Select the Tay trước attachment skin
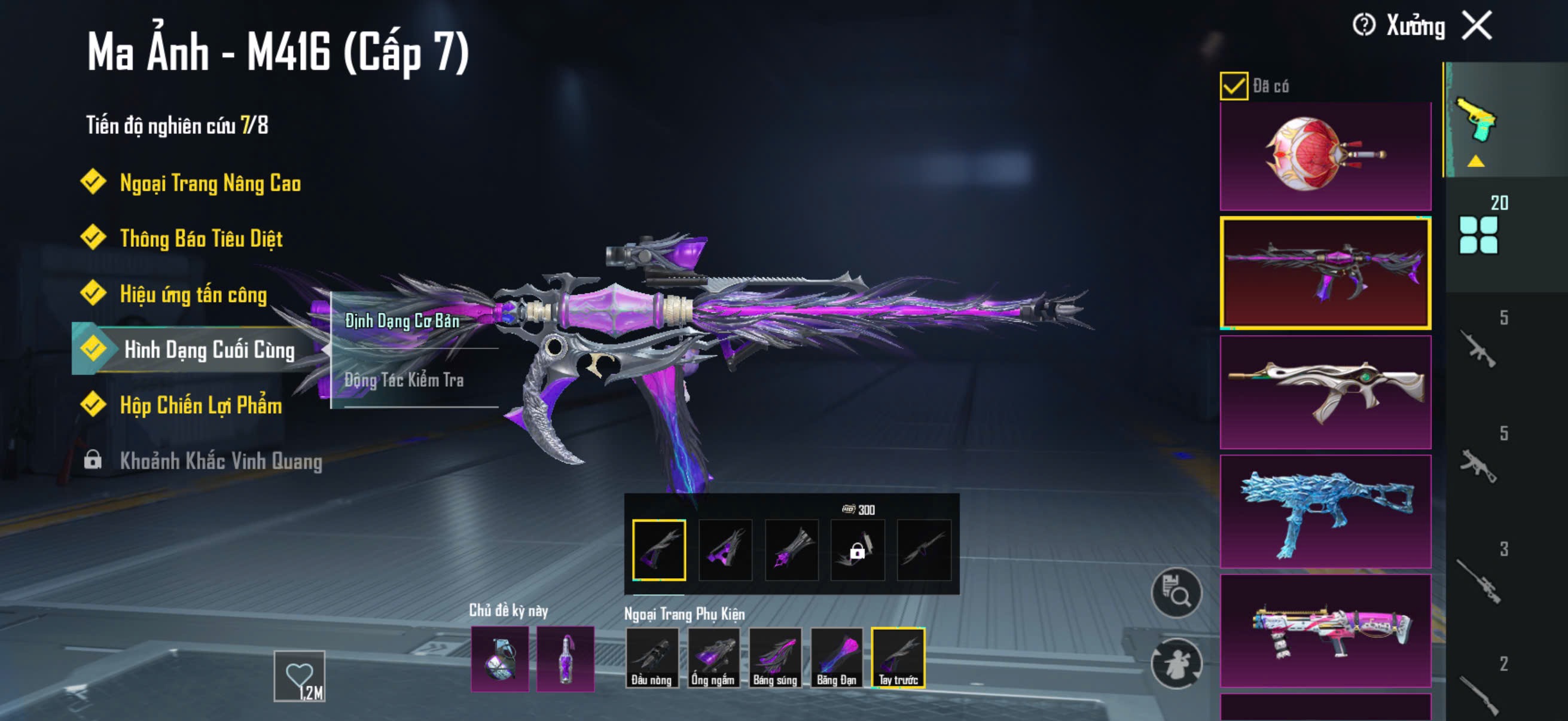Screen dimensions: 1568x721 coord(898,657)
